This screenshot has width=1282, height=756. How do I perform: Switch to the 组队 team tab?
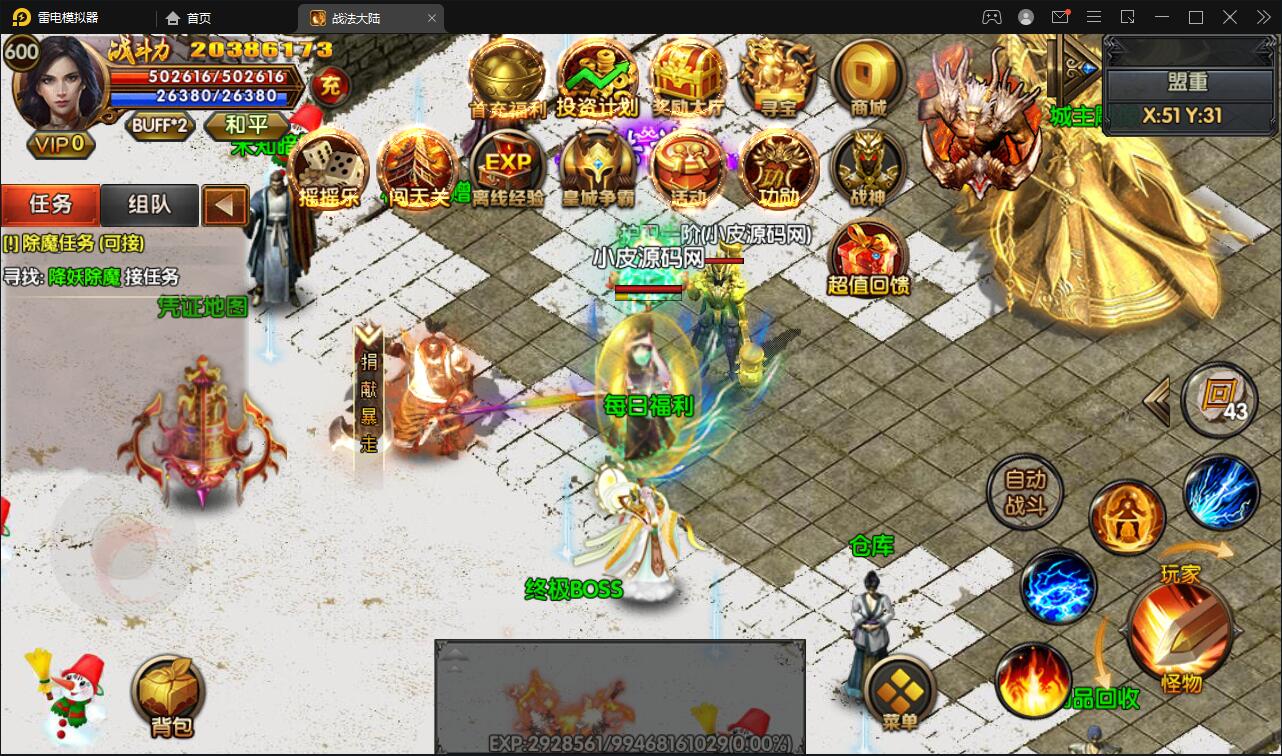(x=149, y=205)
